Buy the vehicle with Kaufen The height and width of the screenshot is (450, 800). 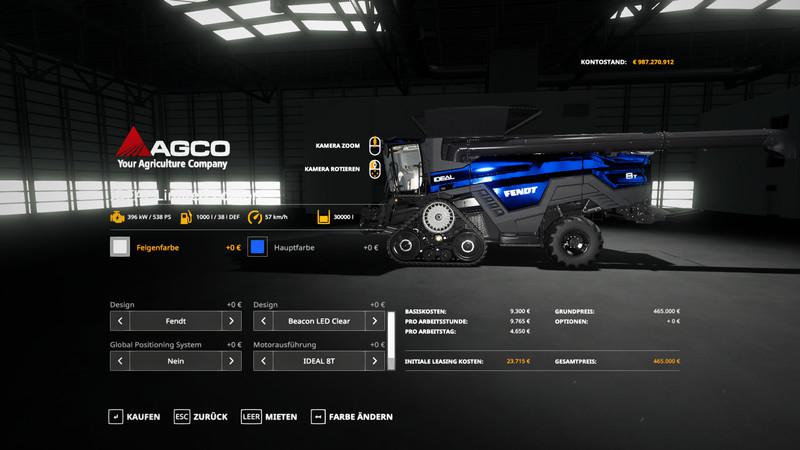click(134, 416)
